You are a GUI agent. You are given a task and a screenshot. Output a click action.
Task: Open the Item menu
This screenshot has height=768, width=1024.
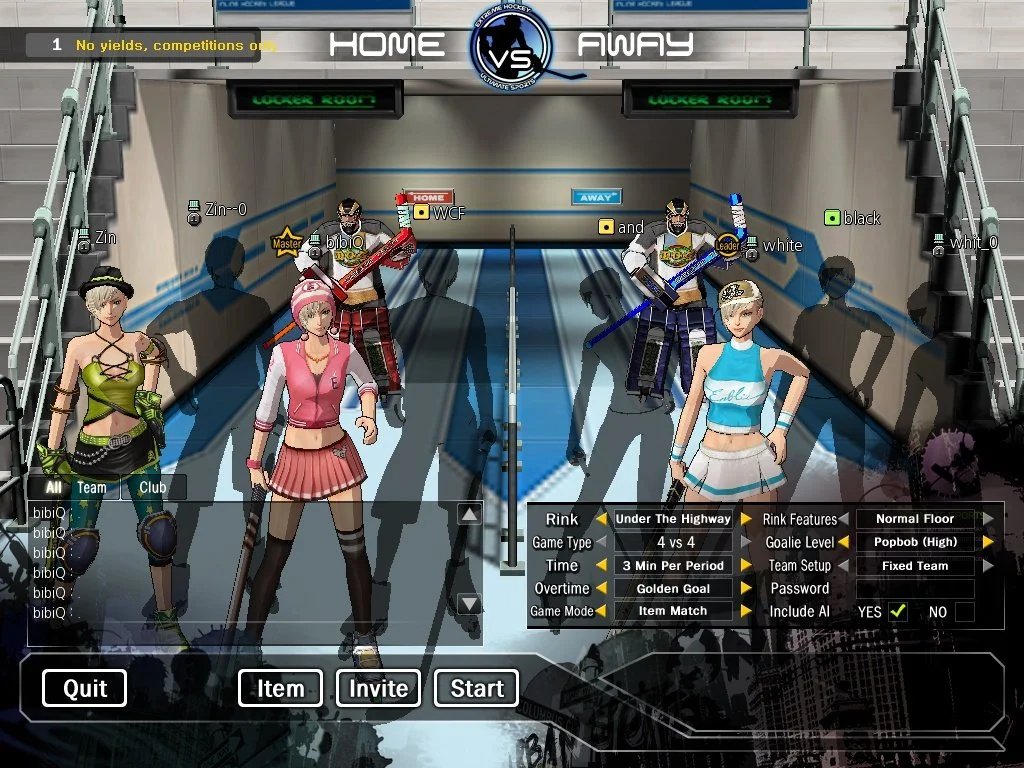pos(280,688)
